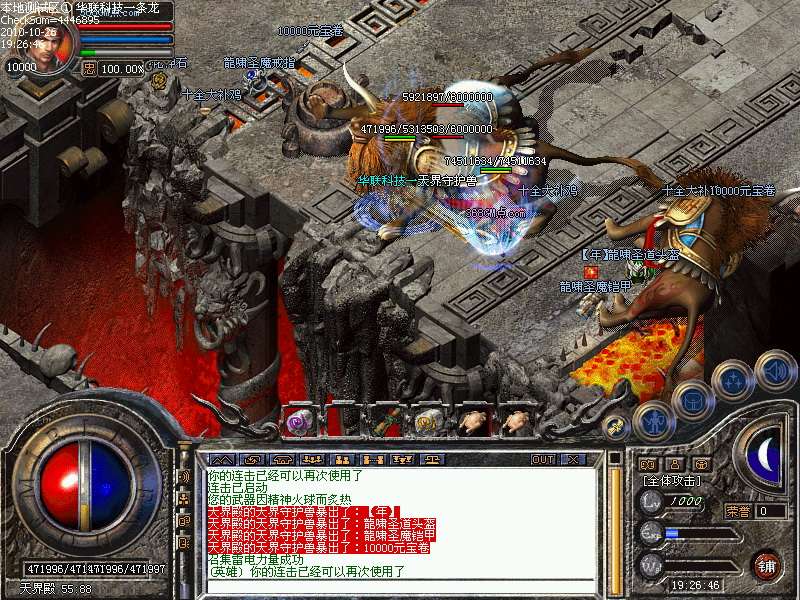This screenshot has height=600, width=800.
Task: Use the green scroll belt item
Action: [381, 421]
